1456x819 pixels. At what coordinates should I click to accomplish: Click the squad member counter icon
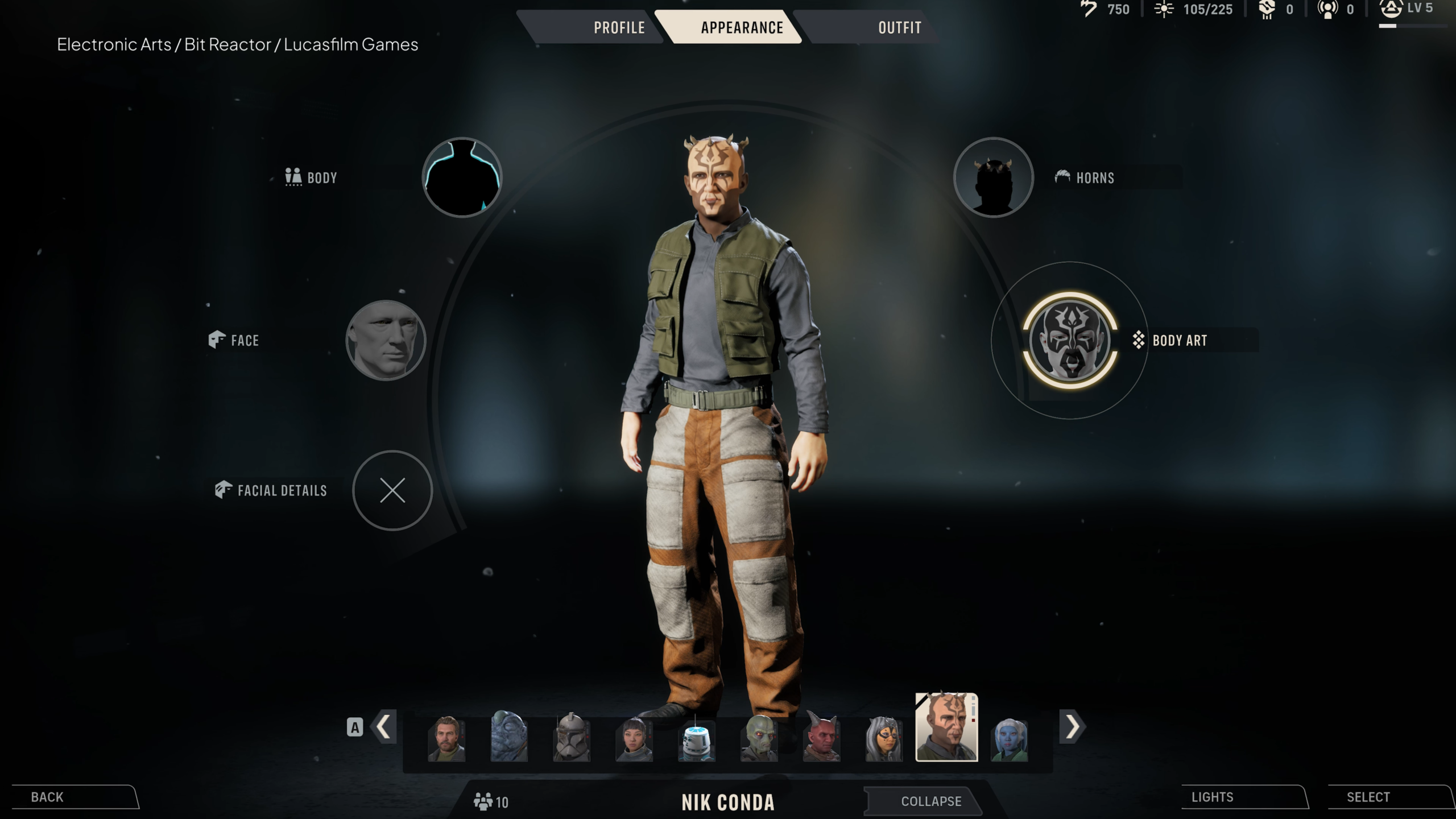pos(483,801)
